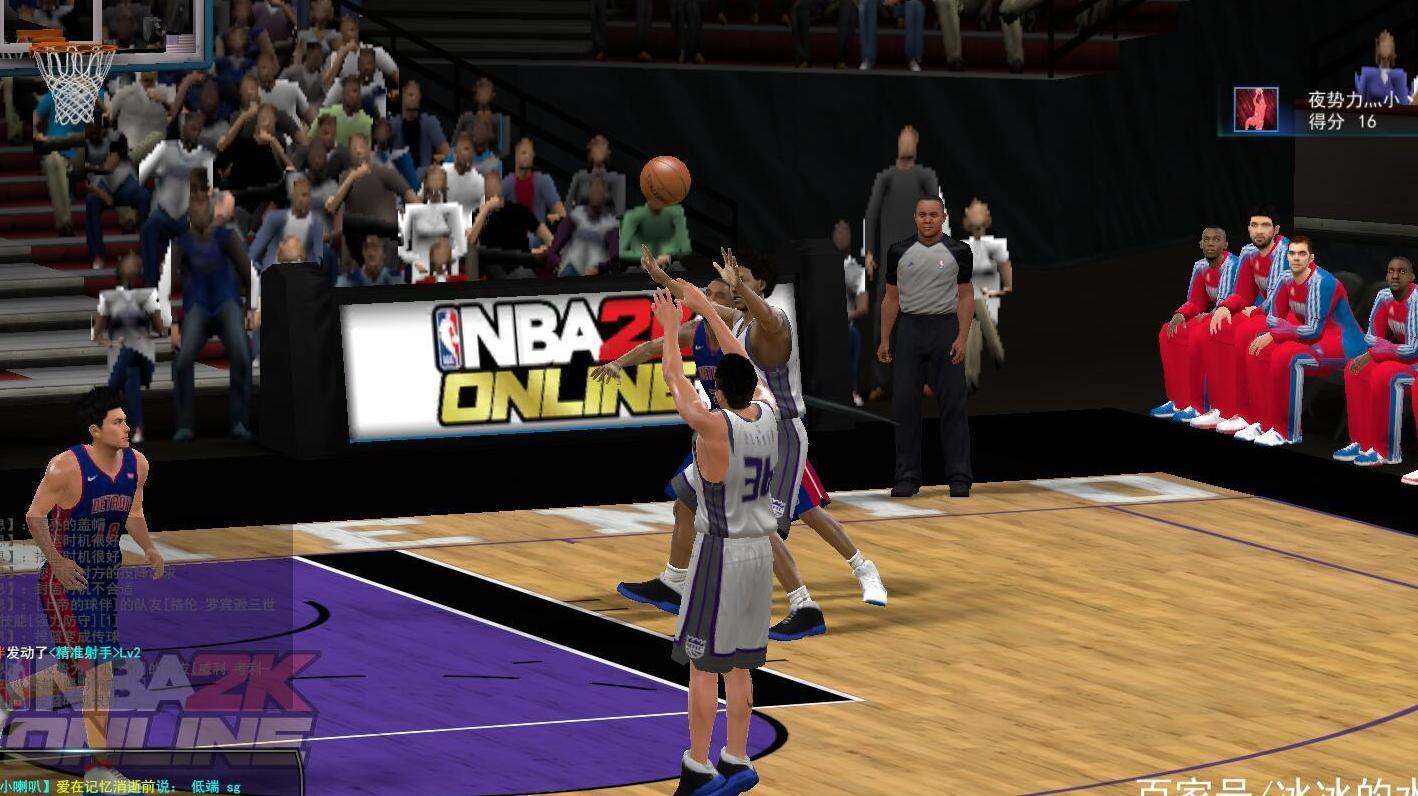Select the NBA logo on the courtside banner
This screenshot has width=1418, height=796.
tap(450, 337)
